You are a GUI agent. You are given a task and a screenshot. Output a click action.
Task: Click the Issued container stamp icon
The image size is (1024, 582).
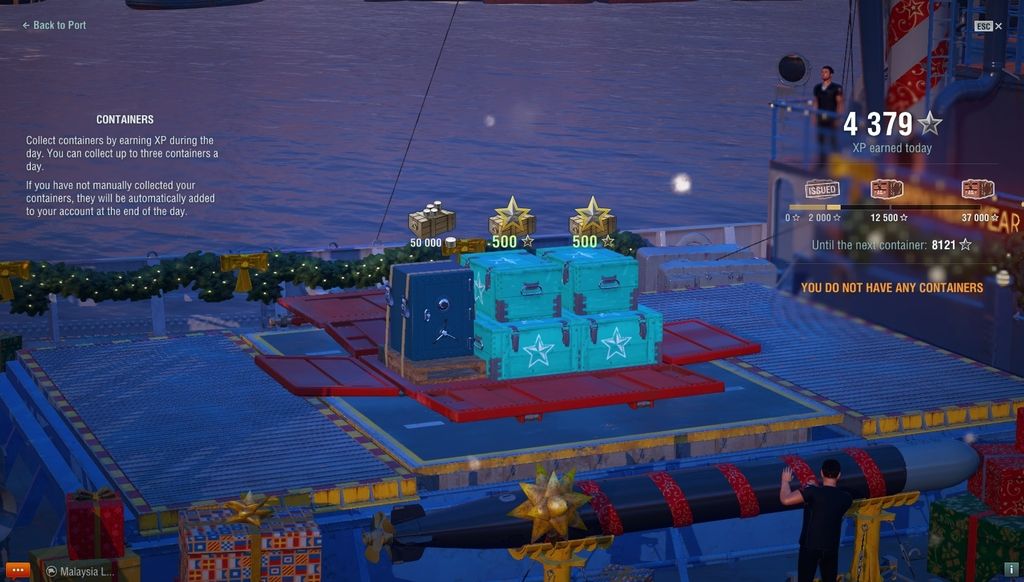[822, 190]
